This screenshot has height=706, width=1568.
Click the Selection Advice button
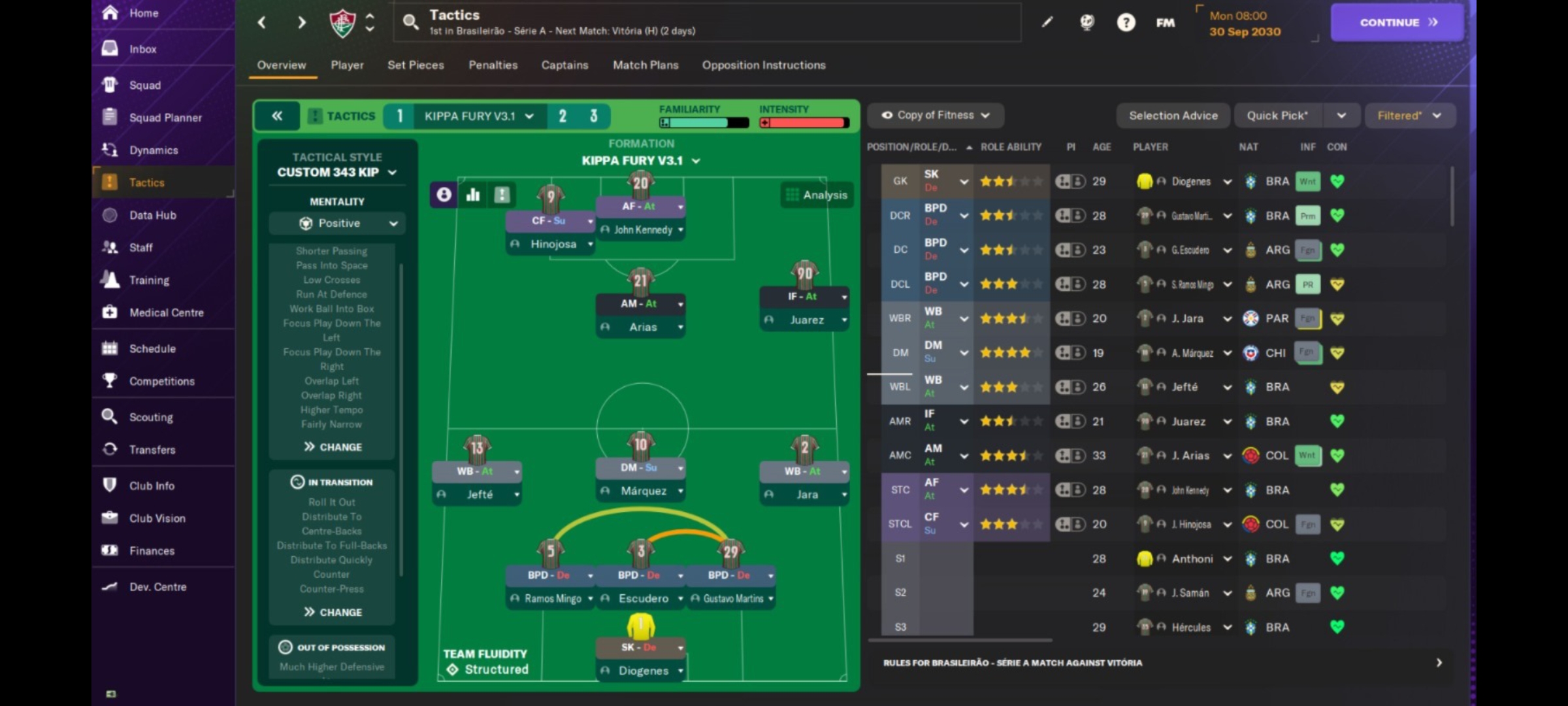[x=1173, y=115]
